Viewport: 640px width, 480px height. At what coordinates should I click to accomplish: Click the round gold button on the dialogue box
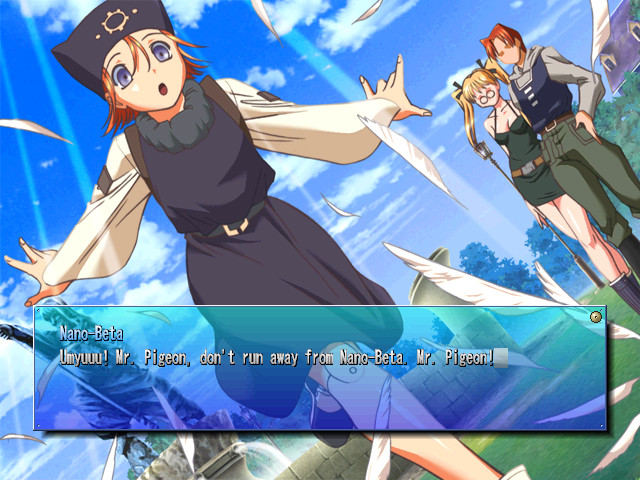pos(597,317)
